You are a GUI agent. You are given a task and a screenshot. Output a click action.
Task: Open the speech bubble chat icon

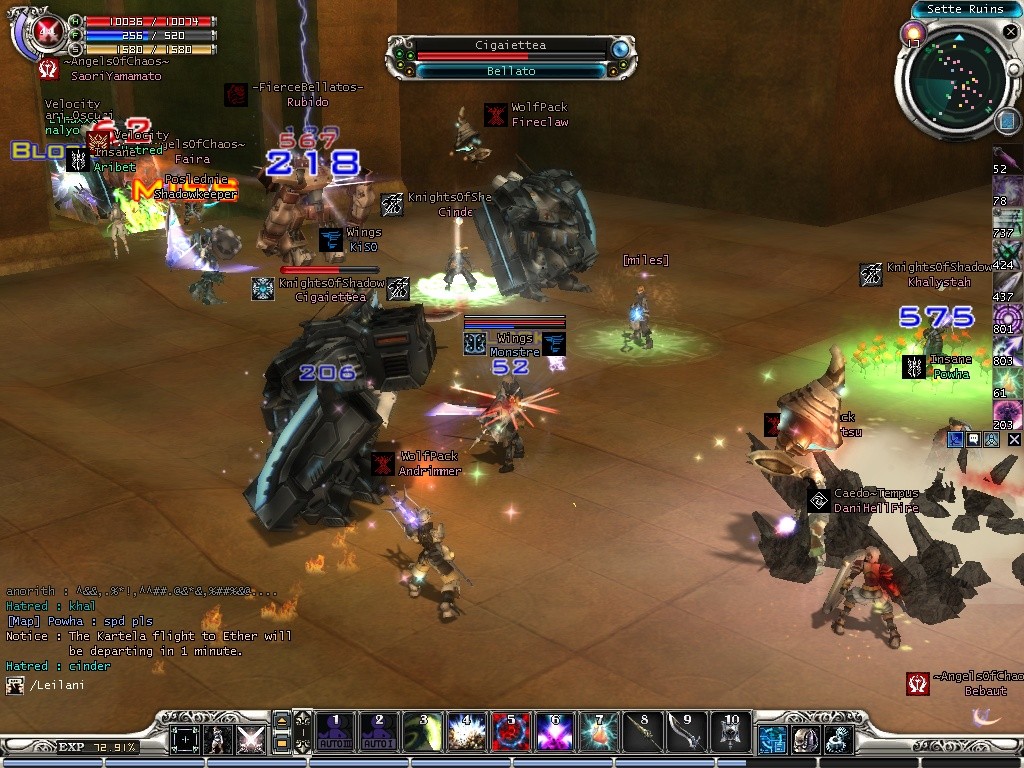click(x=973, y=439)
